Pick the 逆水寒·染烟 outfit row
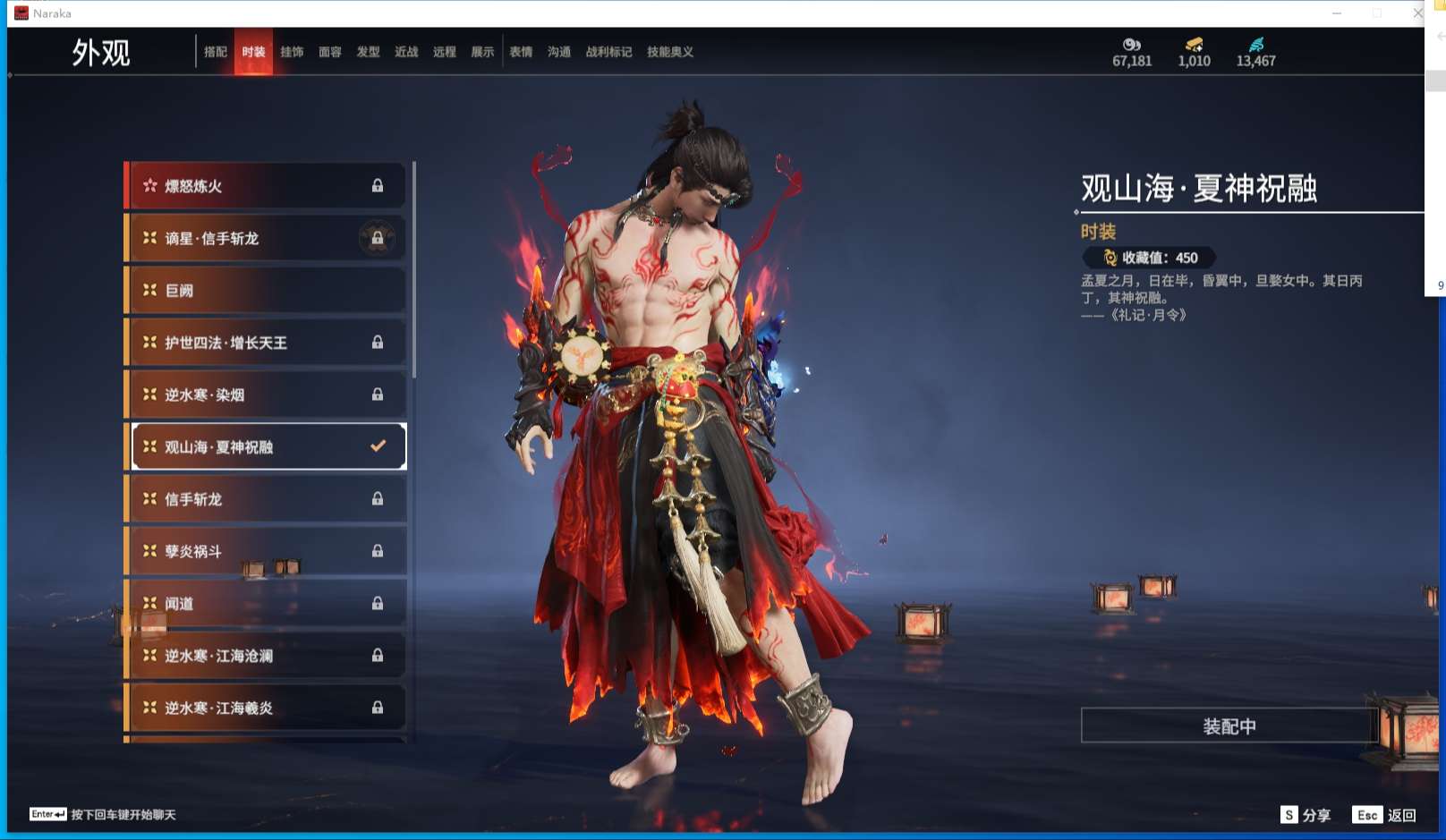This screenshot has height=840, width=1446. 265,395
